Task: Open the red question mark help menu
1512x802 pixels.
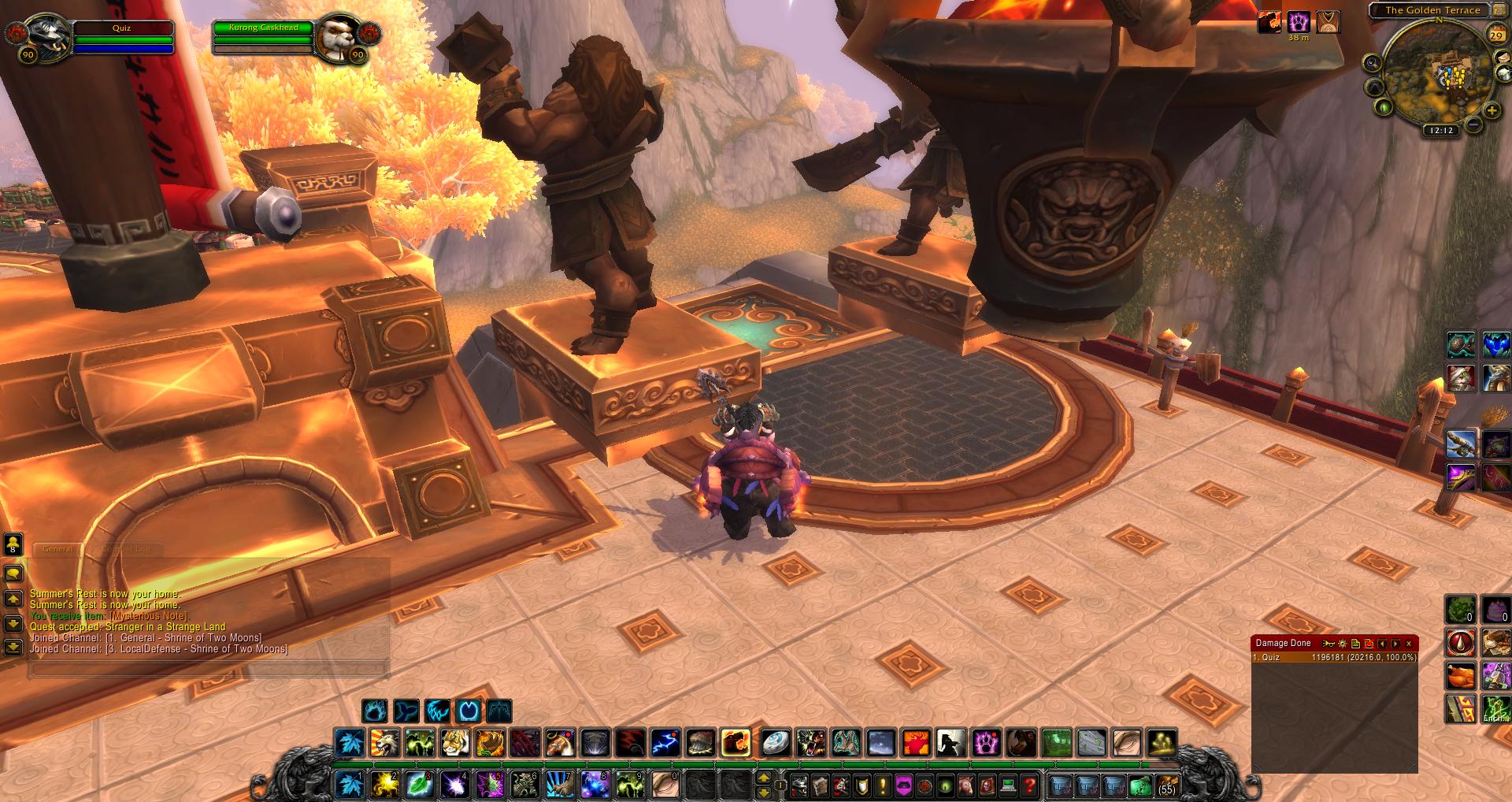Action: (1028, 785)
